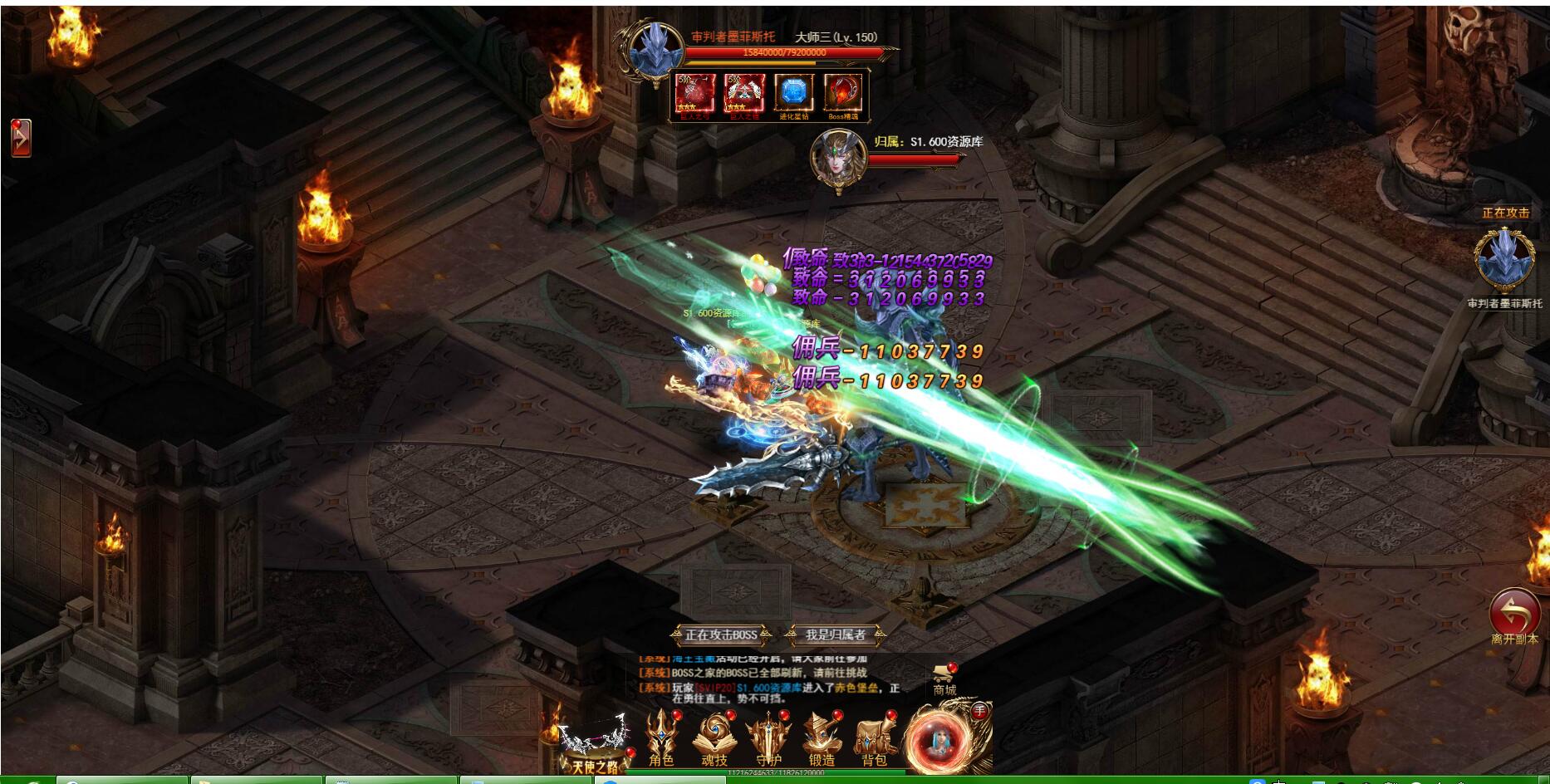Click the boss portrait by the health bar
This screenshot has width=1550, height=784.
(655, 50)
